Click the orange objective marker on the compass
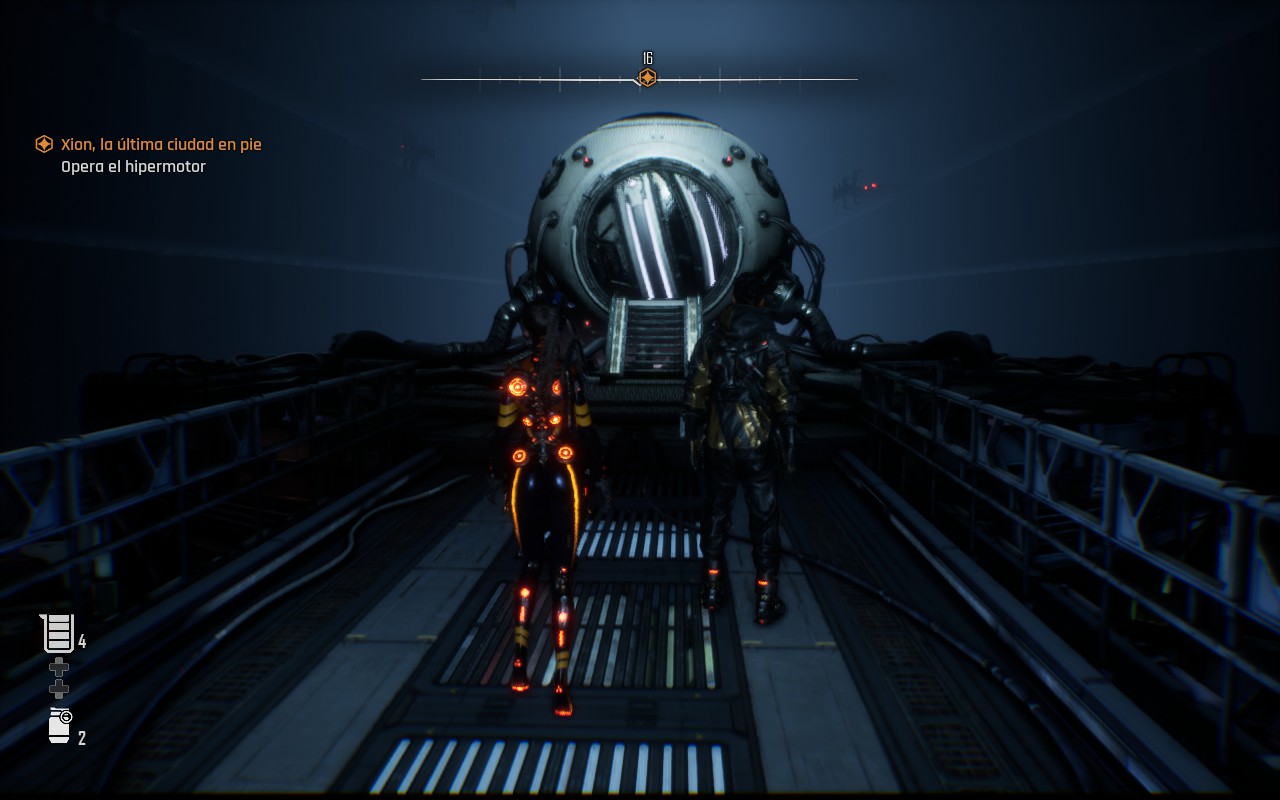Image resolution: width=1280 pixels, height=800 pixels. click(x=647, y=78)
